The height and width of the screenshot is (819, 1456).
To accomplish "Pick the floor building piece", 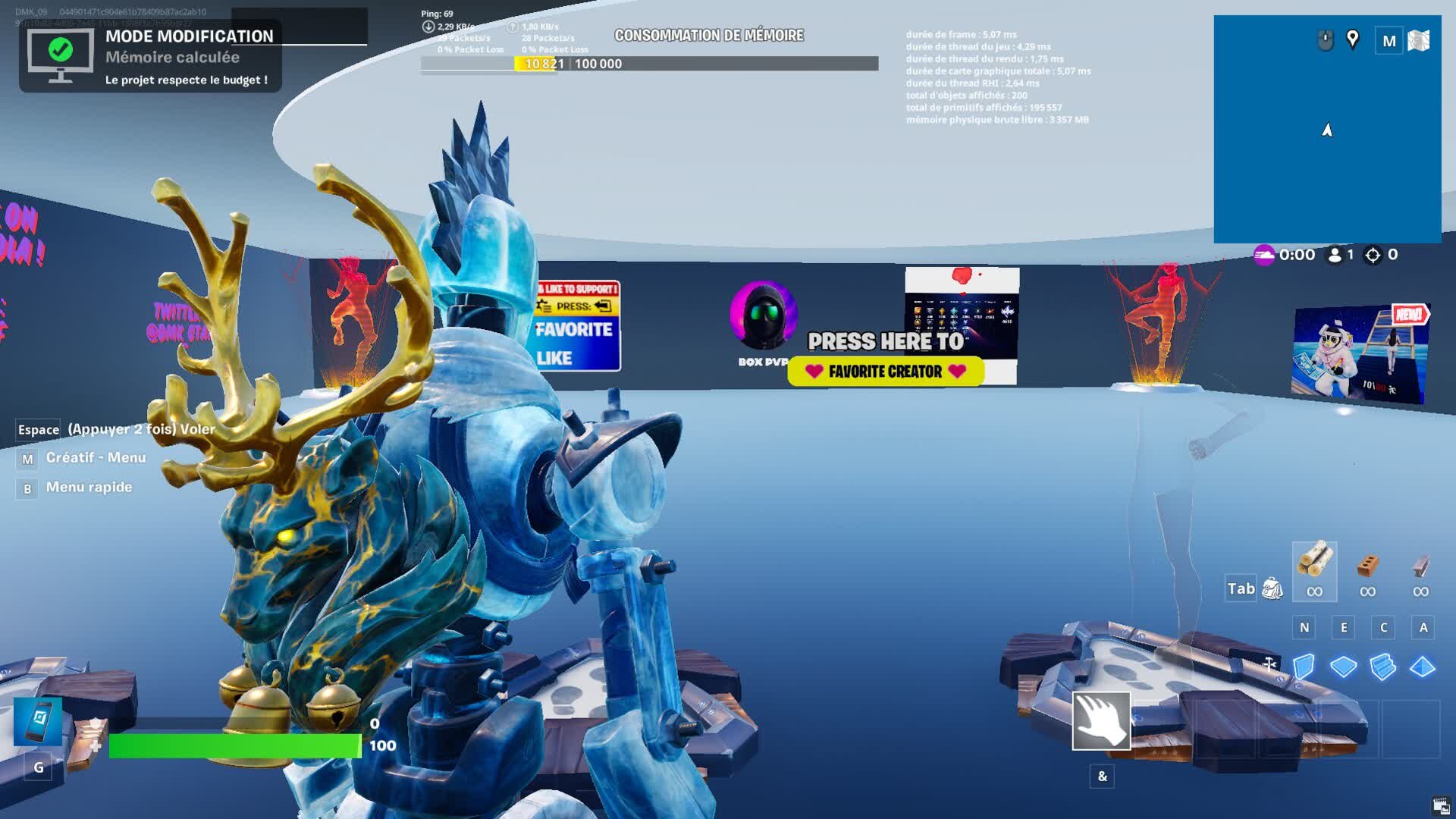I will tap(1343, 667).
